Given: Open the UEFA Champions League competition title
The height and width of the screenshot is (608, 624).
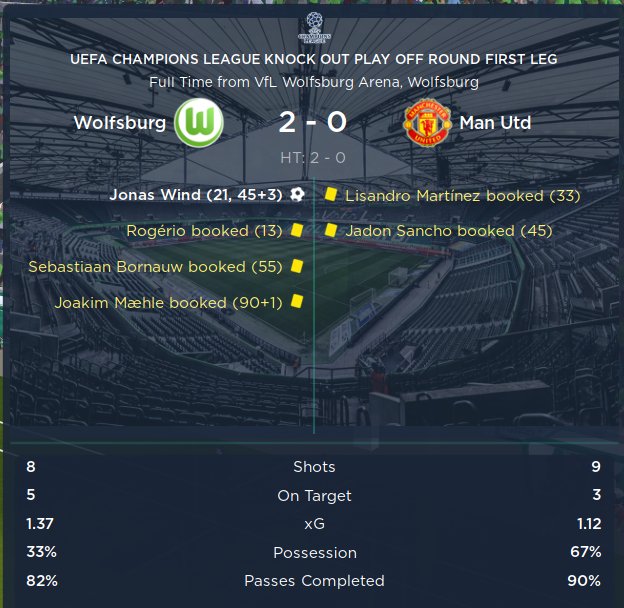Looking at the screenshot, I should 313,60.
